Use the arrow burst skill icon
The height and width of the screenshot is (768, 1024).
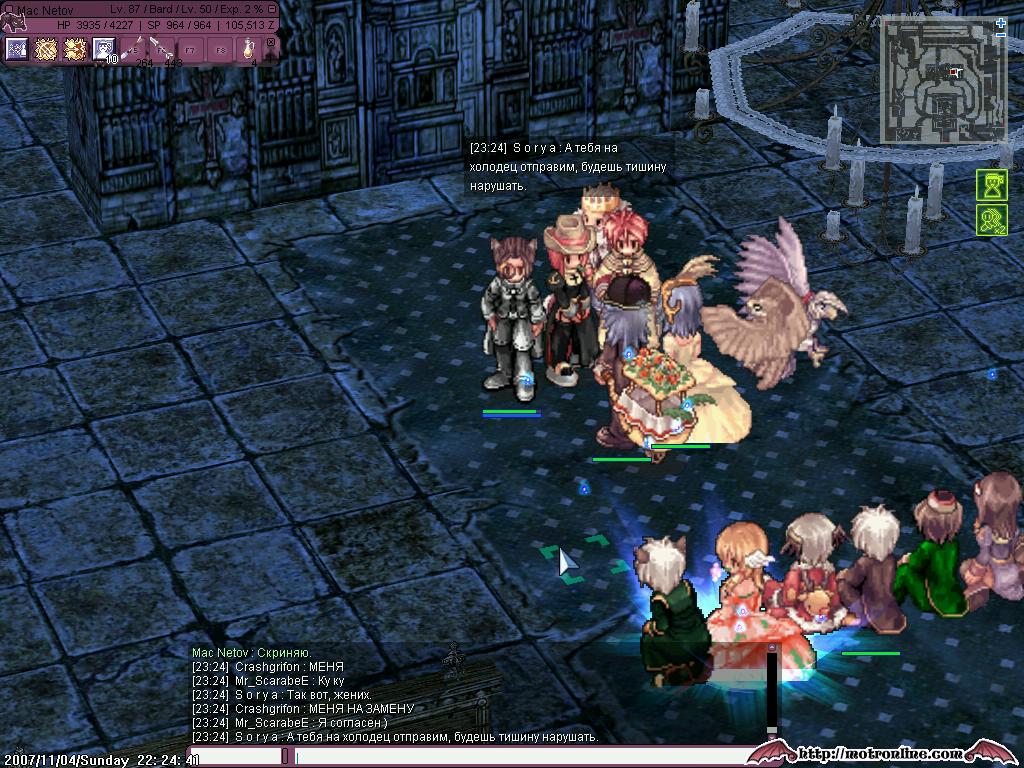click(x=74, y=49)
